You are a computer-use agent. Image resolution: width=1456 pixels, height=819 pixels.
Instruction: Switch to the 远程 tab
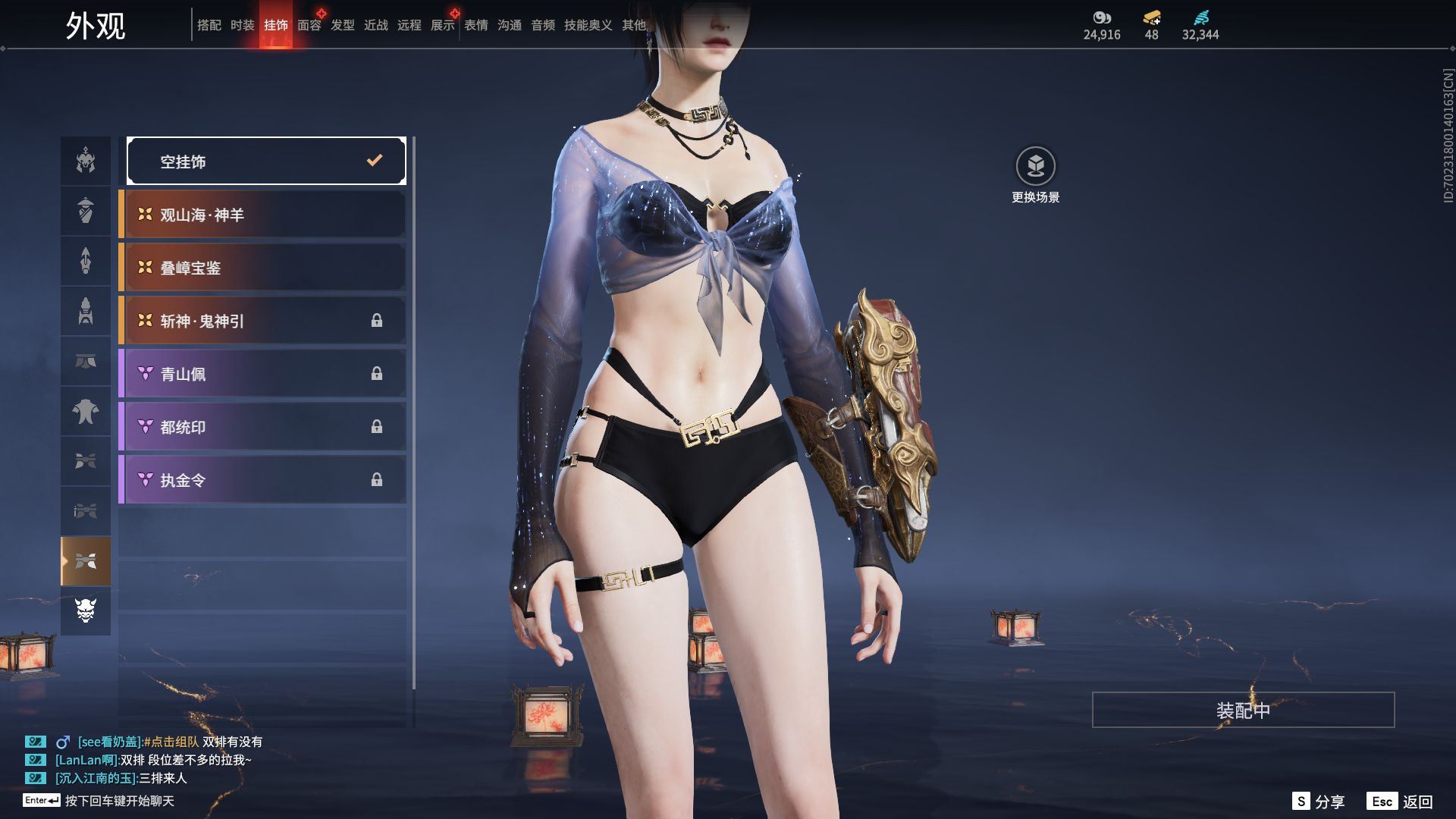pyautogui.click(x=409, y=25)
